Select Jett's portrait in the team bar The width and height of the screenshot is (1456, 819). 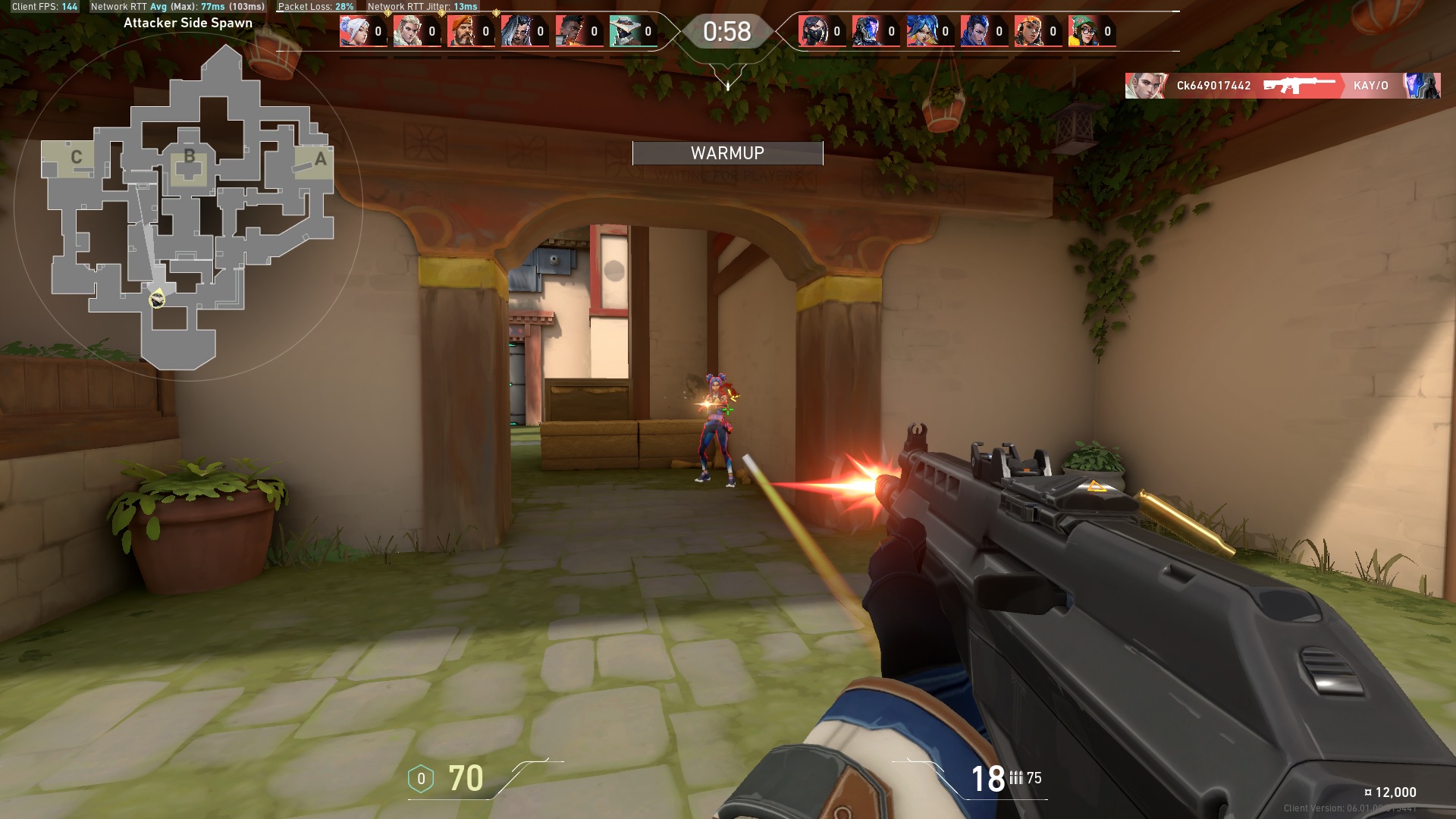coord(354,32)
